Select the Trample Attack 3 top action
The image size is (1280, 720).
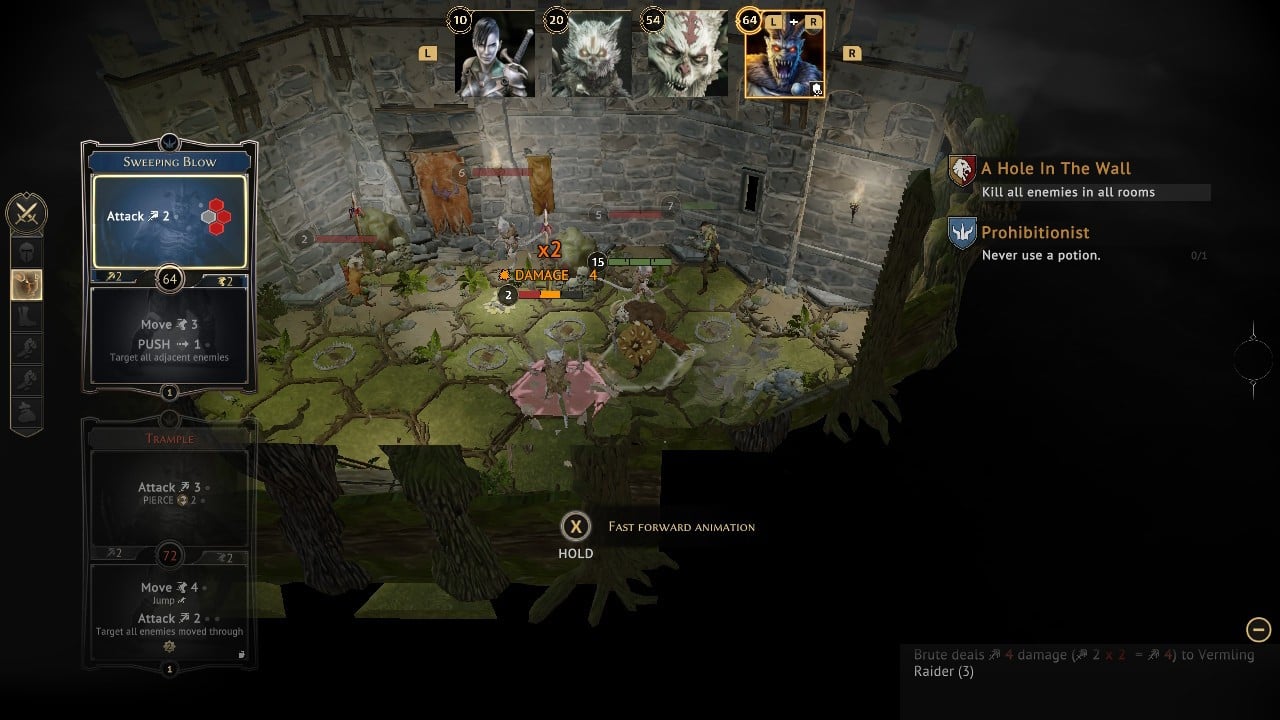pos(169,495)
